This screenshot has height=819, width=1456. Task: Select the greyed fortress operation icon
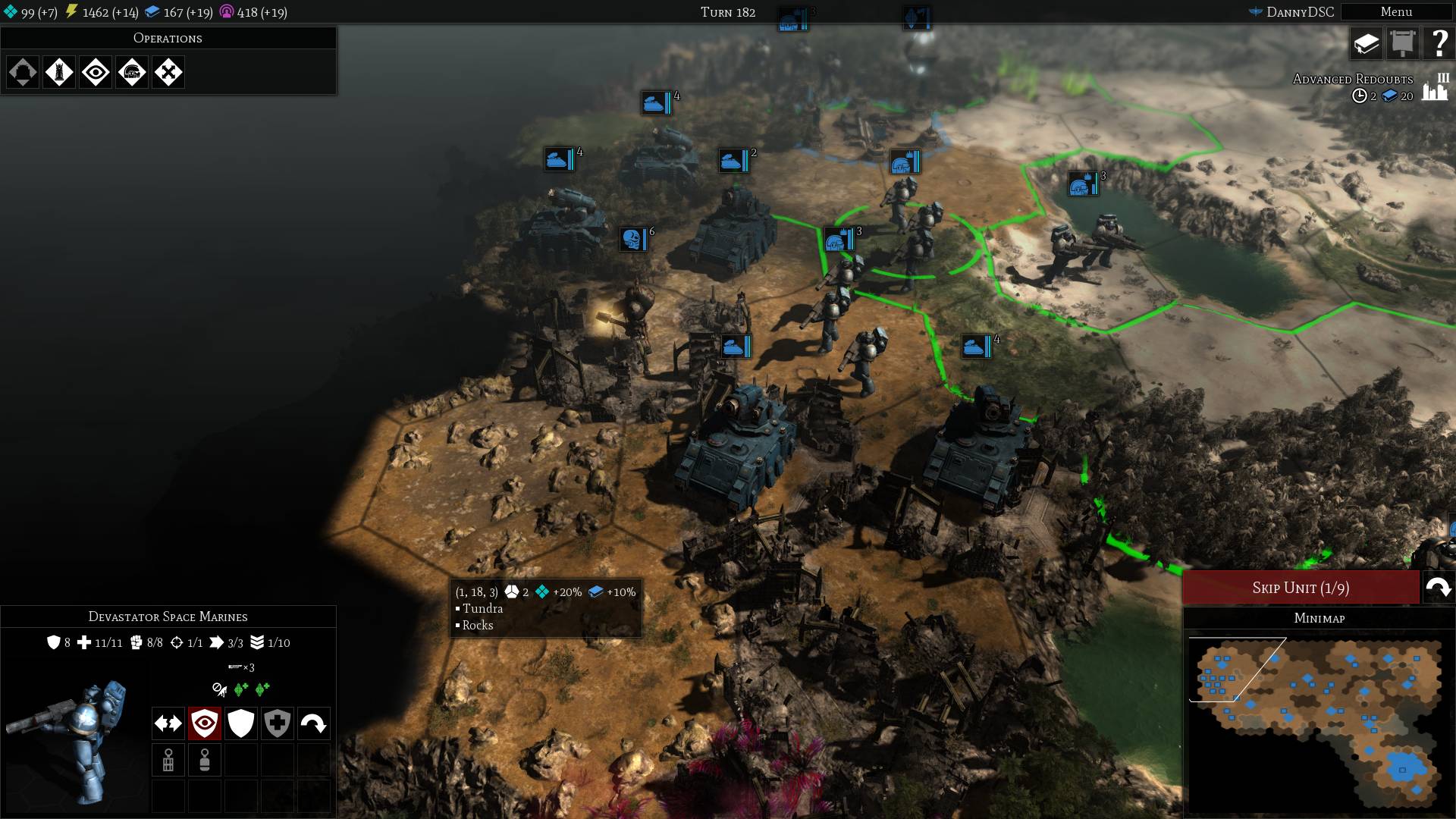pyautogui.click(x=23, y=73)
